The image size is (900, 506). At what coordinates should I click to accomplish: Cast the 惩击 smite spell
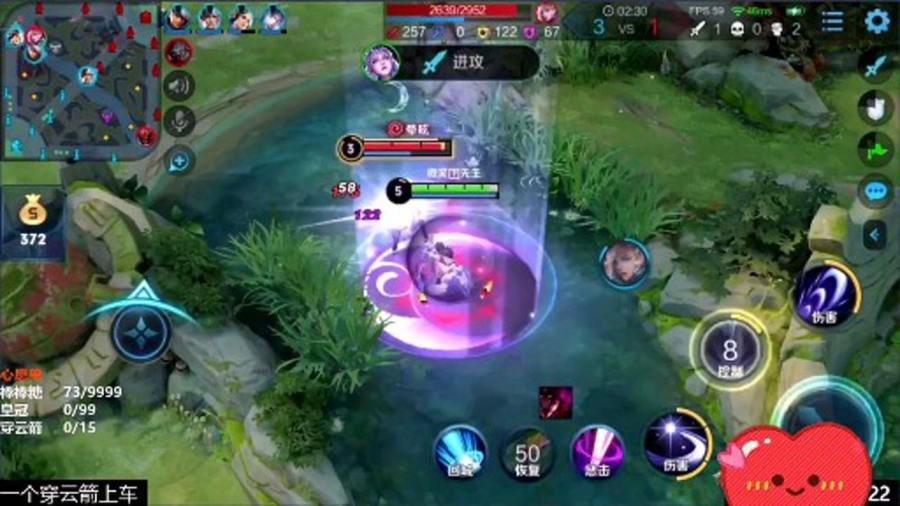pyautogui.click(x=597, y=453)
